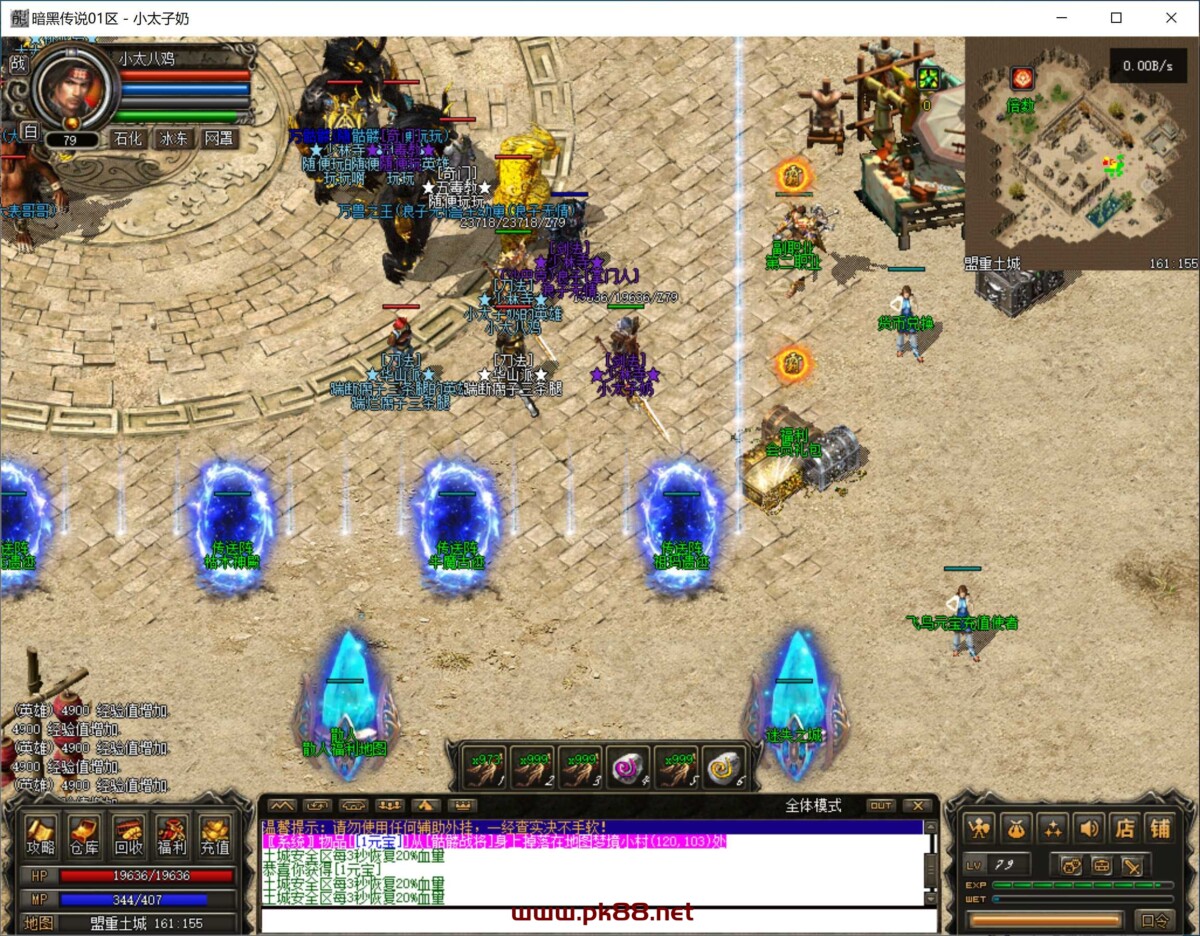Viewport: 1200px width, 936px height.
Task: Open the 仓库 warehouse
Action: pyautogui.click(x=85, y=836)
